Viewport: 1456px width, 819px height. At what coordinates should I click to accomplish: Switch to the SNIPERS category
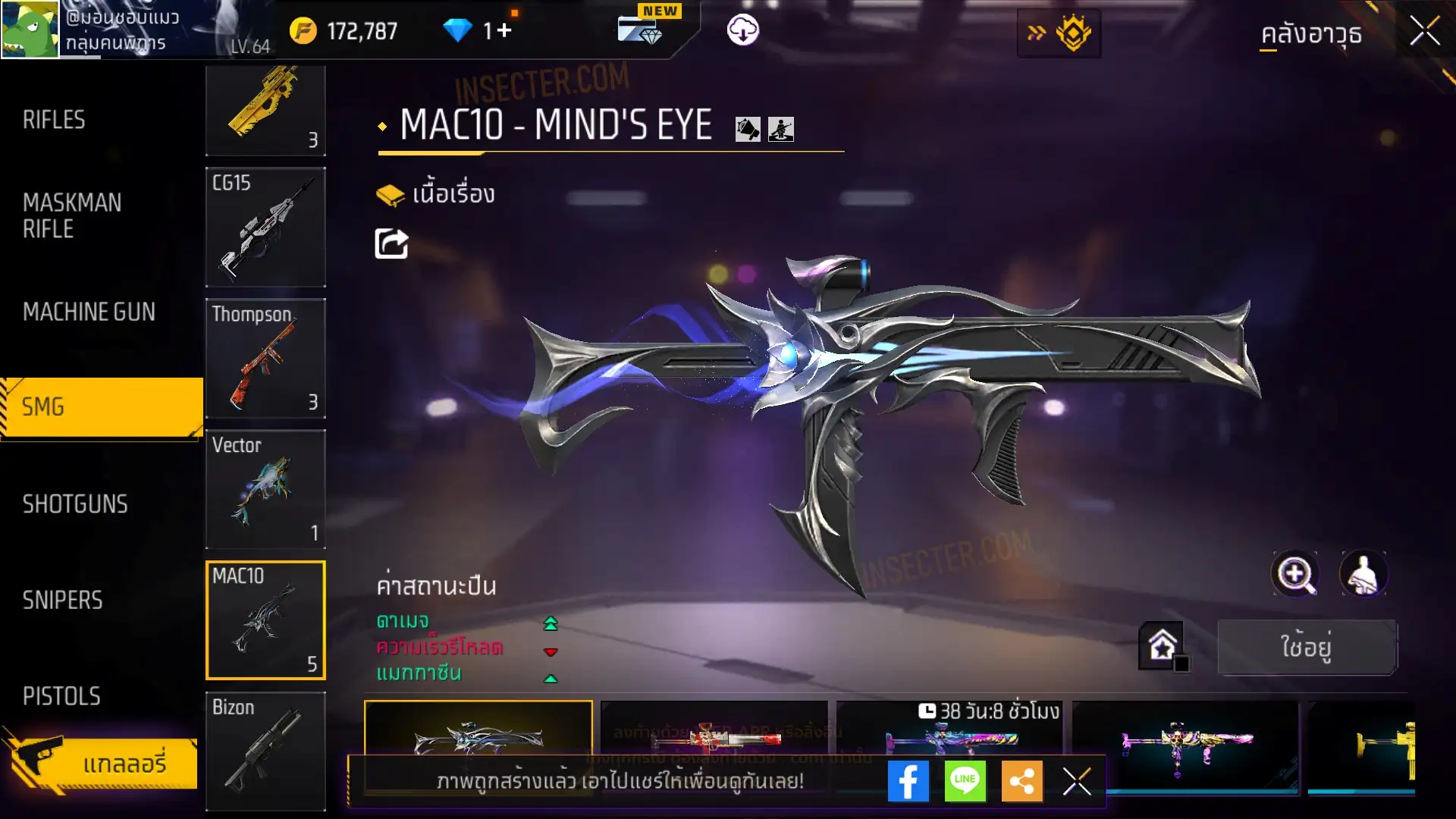62,601
